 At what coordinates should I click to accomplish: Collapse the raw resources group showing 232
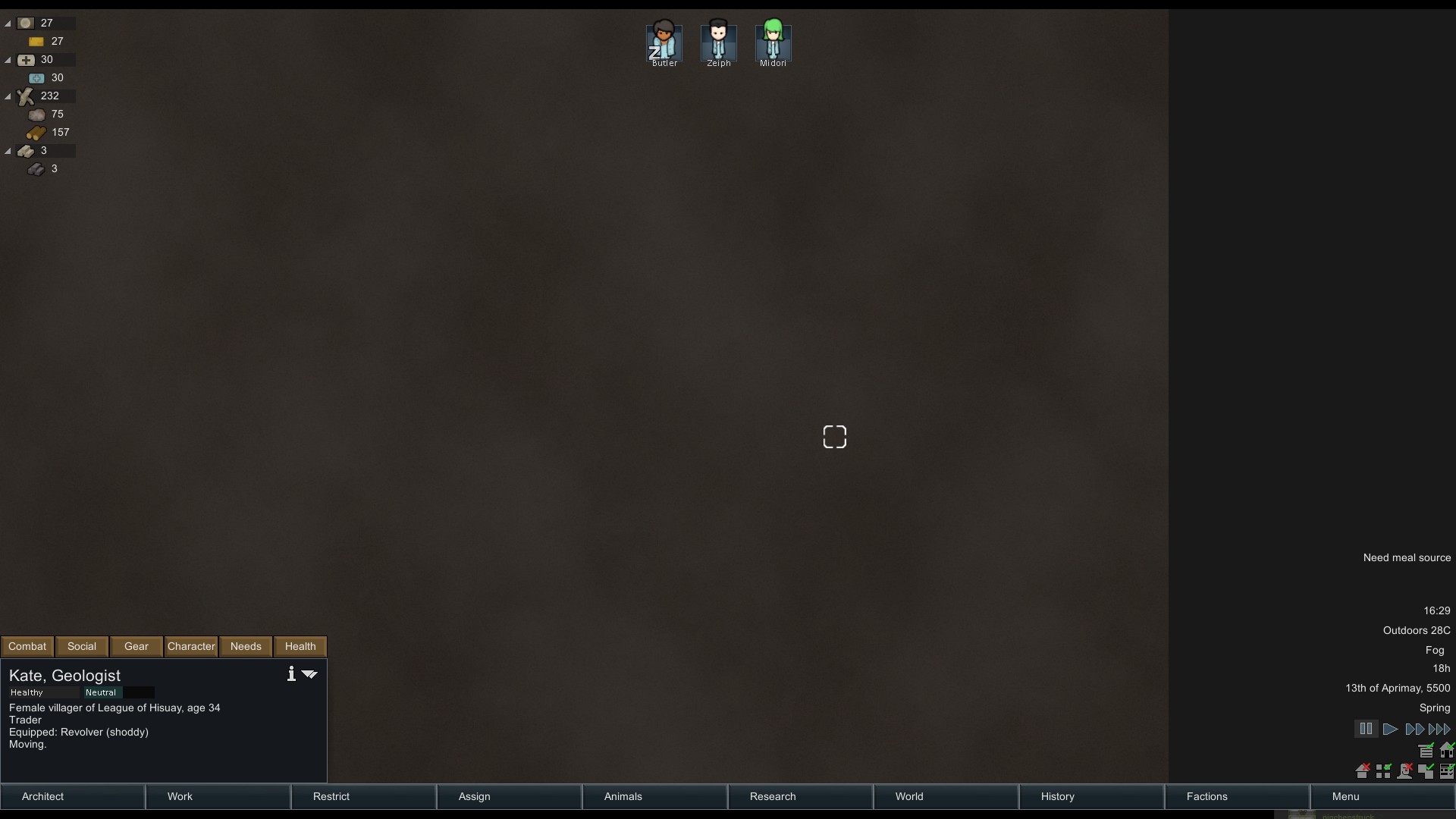coord(7,96)
